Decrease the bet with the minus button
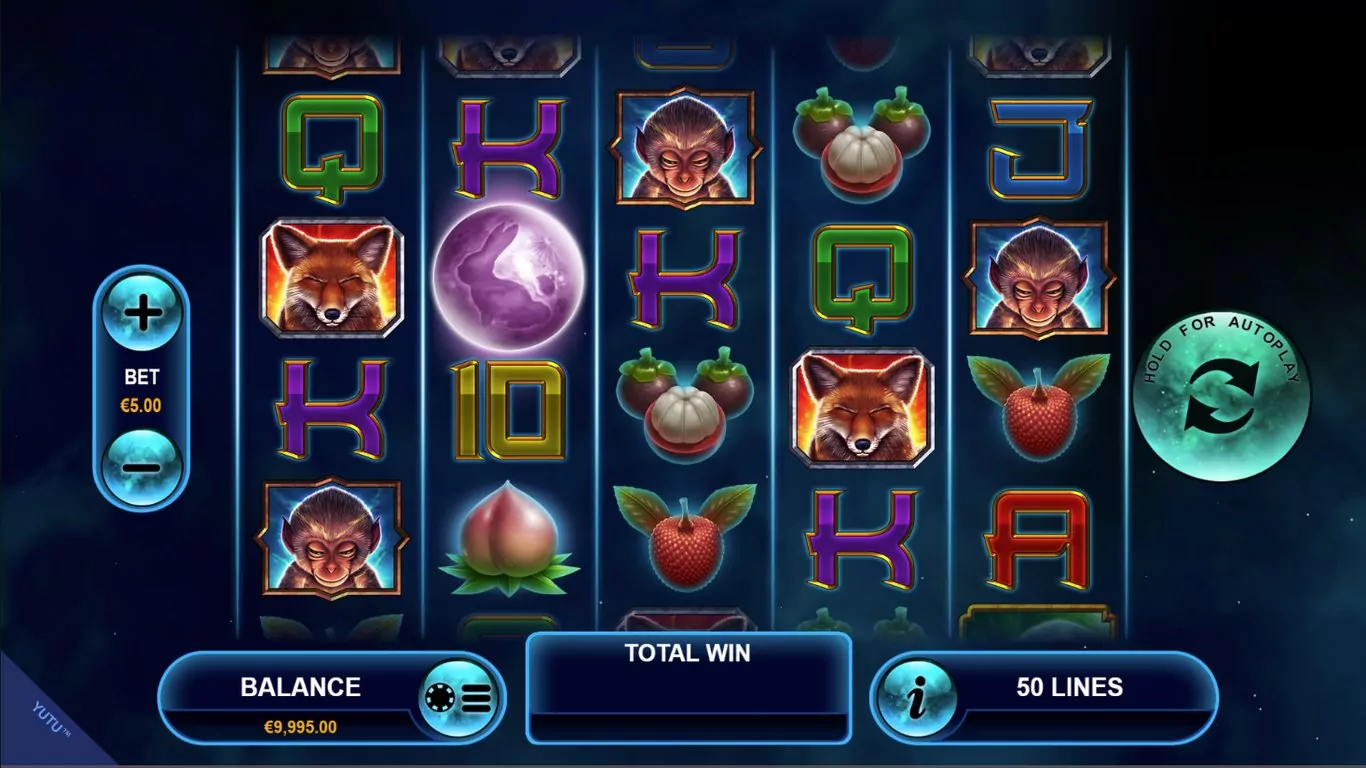The height and width of the screenshot is (768, 1366). coord(142,467)
